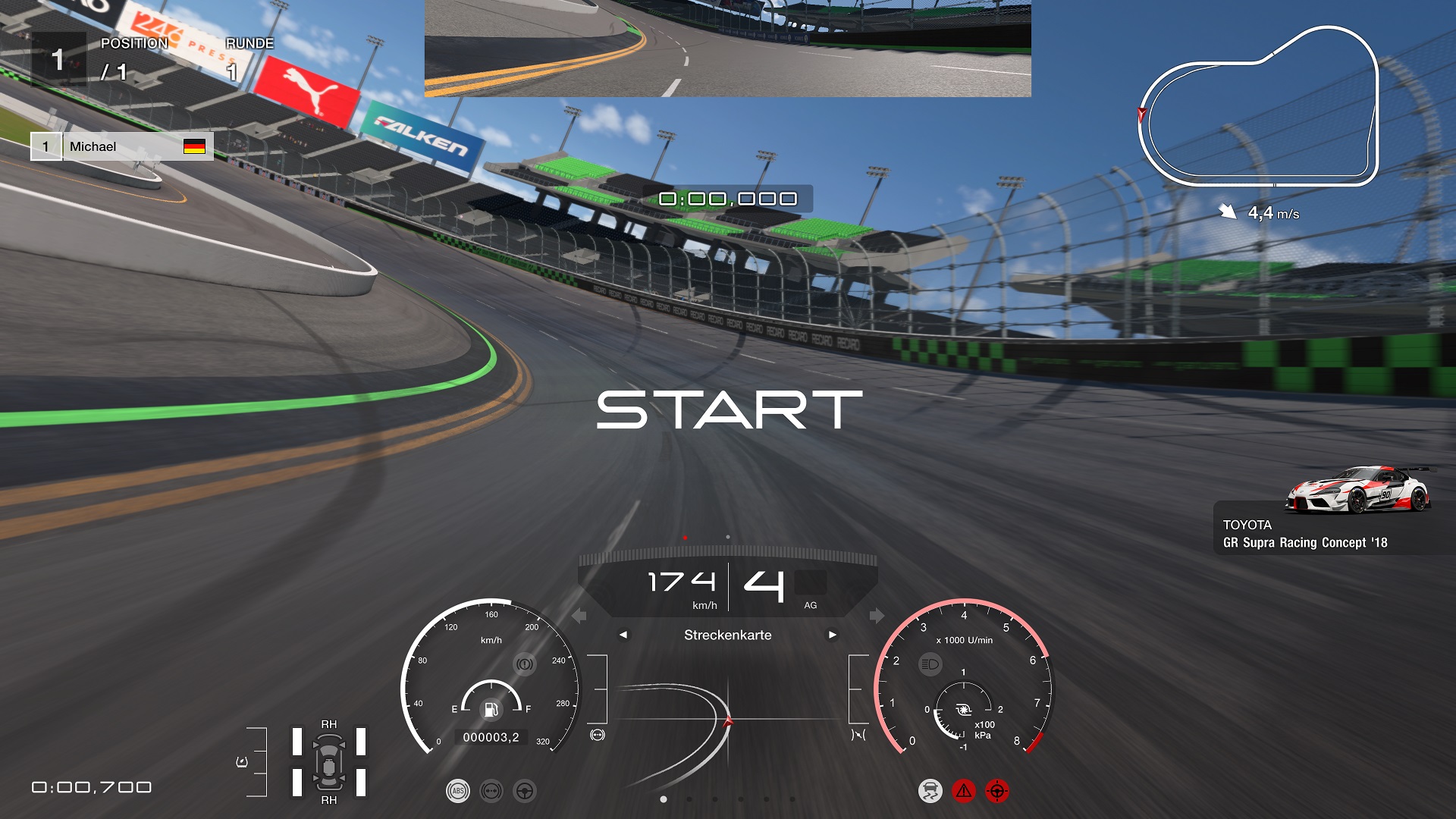Select the red crosshair indicator icon
The image size is (1456, 819).
(x=996, y=791)
